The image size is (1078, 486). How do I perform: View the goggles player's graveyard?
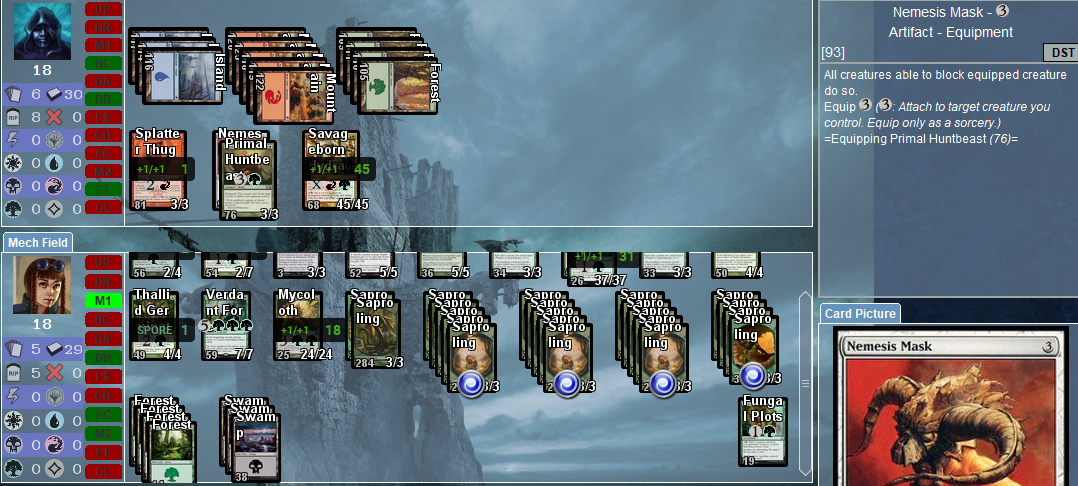(x=12, y=372)
